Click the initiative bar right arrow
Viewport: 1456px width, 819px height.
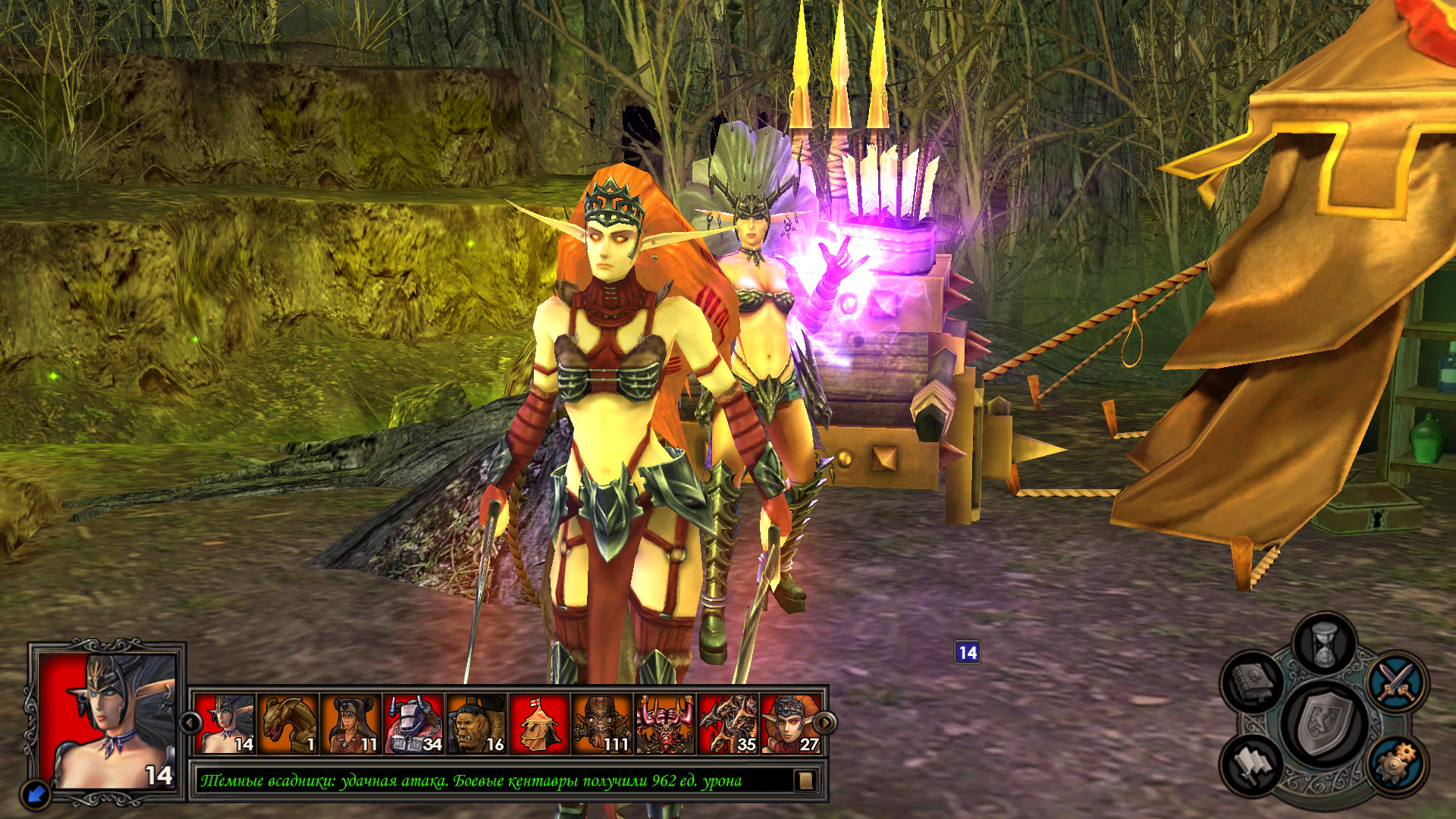coord(825,723)
